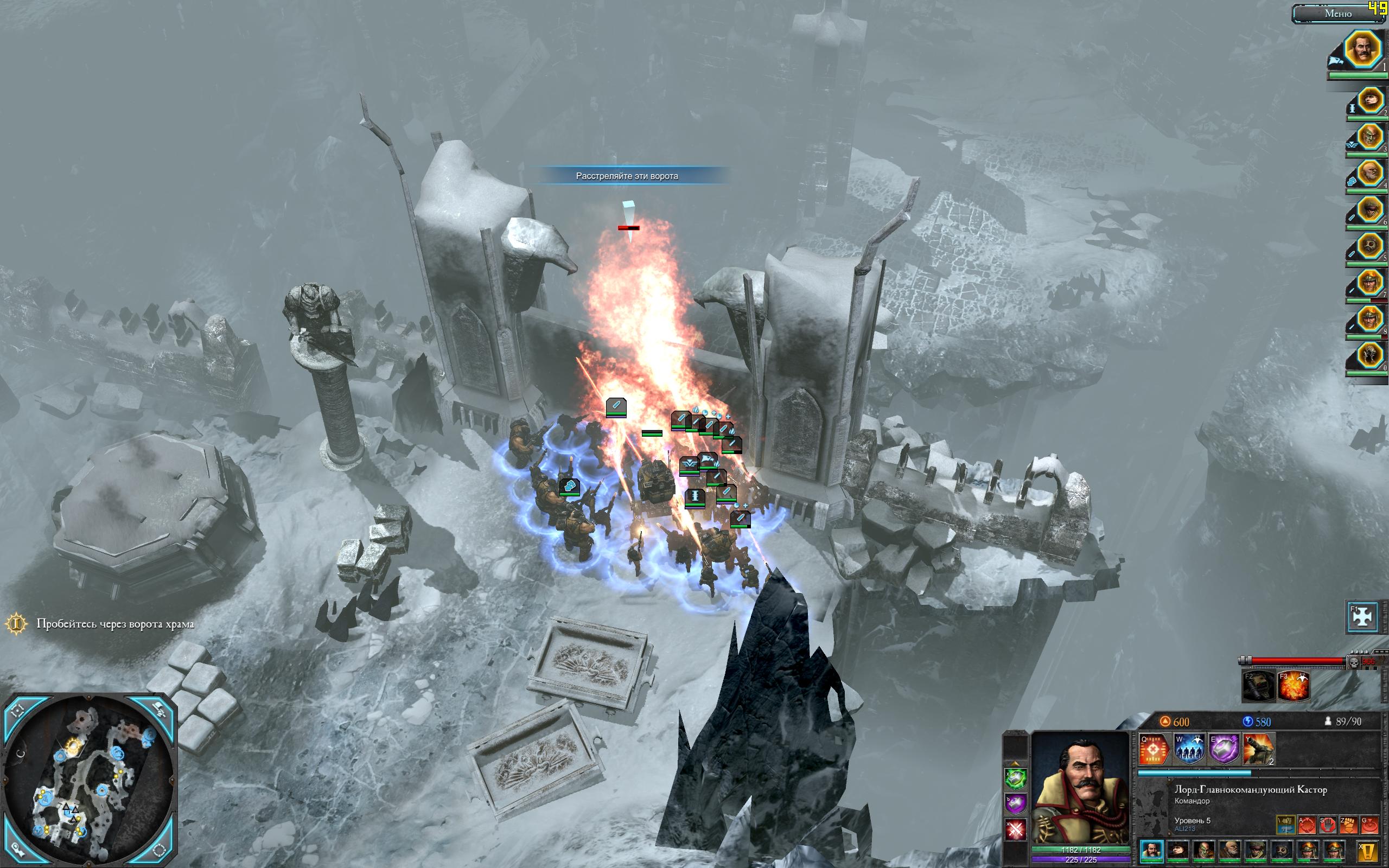This screenshot has width=1389, height=868.
Task: Click the first objective sun icon
Action: pyautogui.click(x=17, y=624)
